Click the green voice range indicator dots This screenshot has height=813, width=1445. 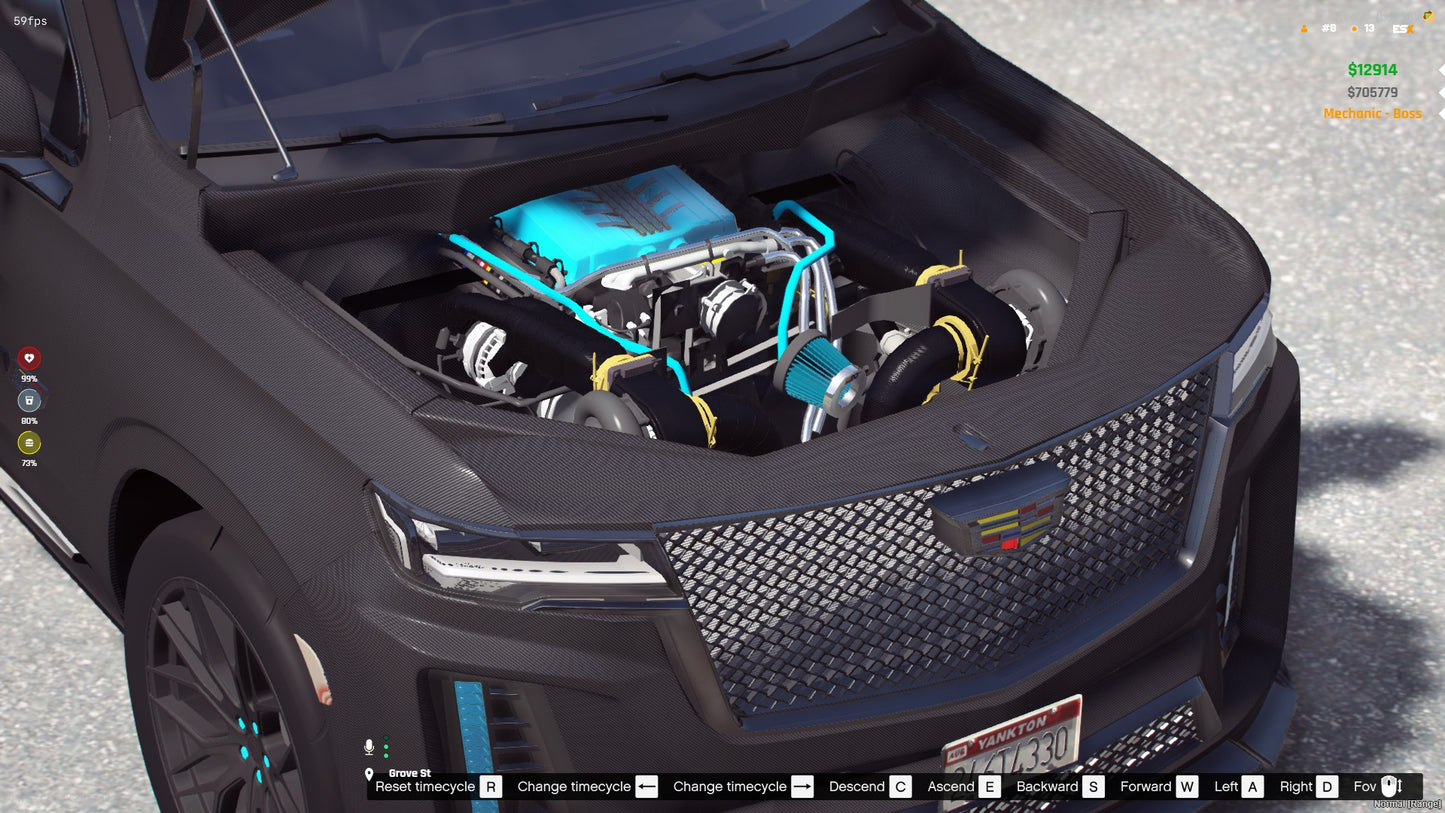point(386,746)
